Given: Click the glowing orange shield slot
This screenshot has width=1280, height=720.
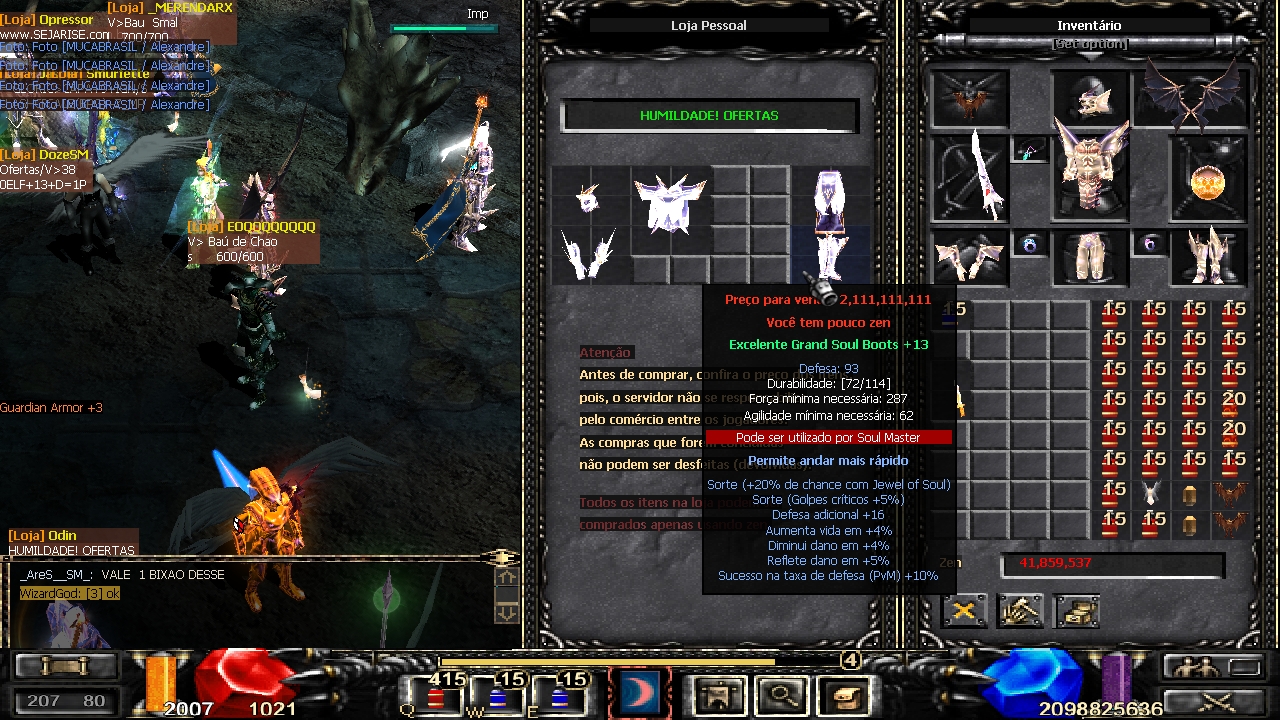Looking at the screenshot, I should point(1208,180).
